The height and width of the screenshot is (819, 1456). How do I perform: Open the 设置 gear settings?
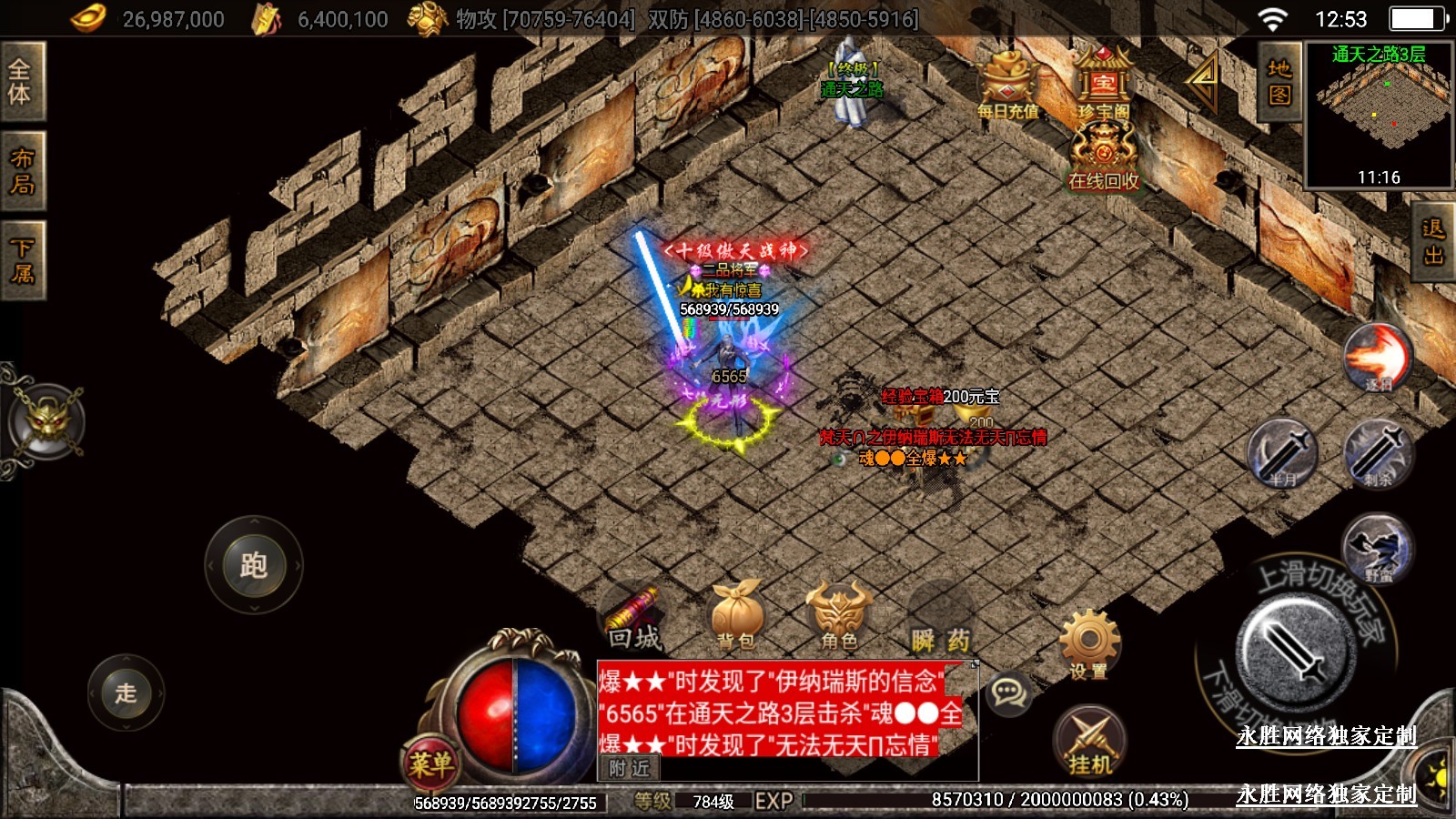(x=1089, y=643)
